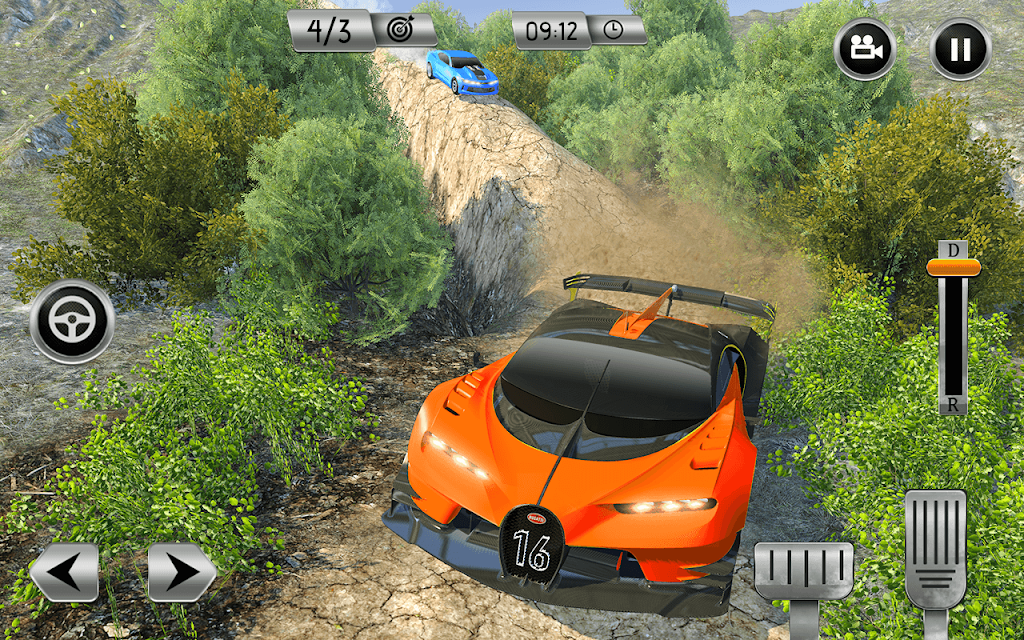Tap the steering wheel control mode button
1024x640 pixels.
[x=71, y=322]
